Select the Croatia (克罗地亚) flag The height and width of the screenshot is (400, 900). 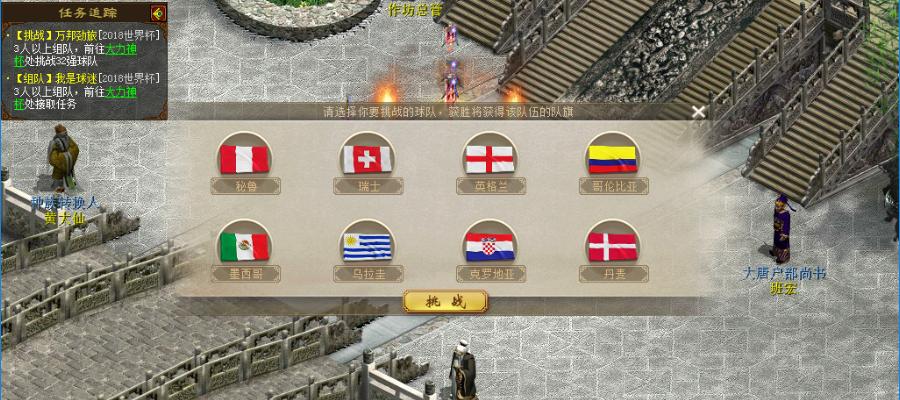490,246
